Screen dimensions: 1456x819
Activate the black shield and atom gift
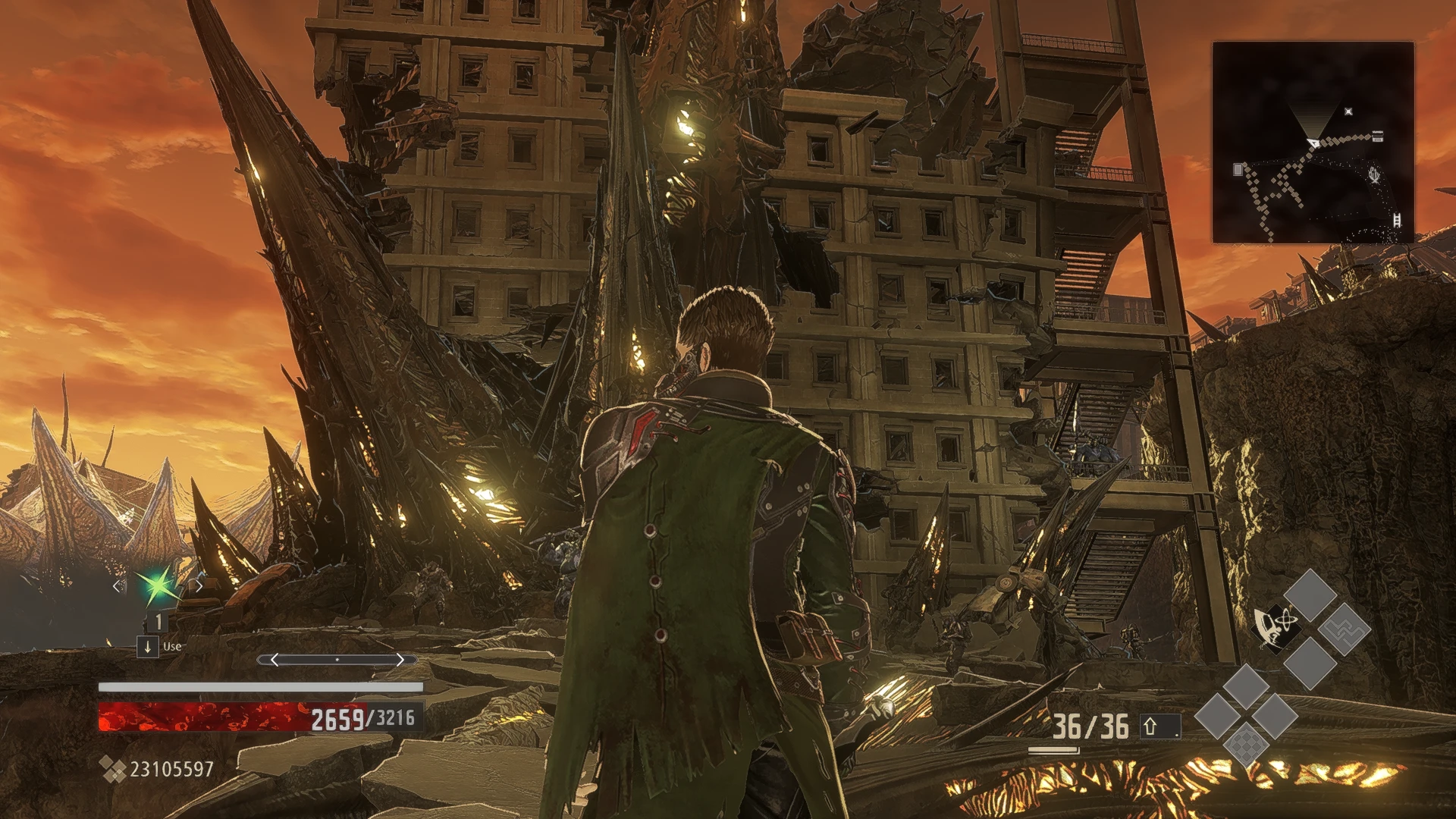tap(1276, 628)
